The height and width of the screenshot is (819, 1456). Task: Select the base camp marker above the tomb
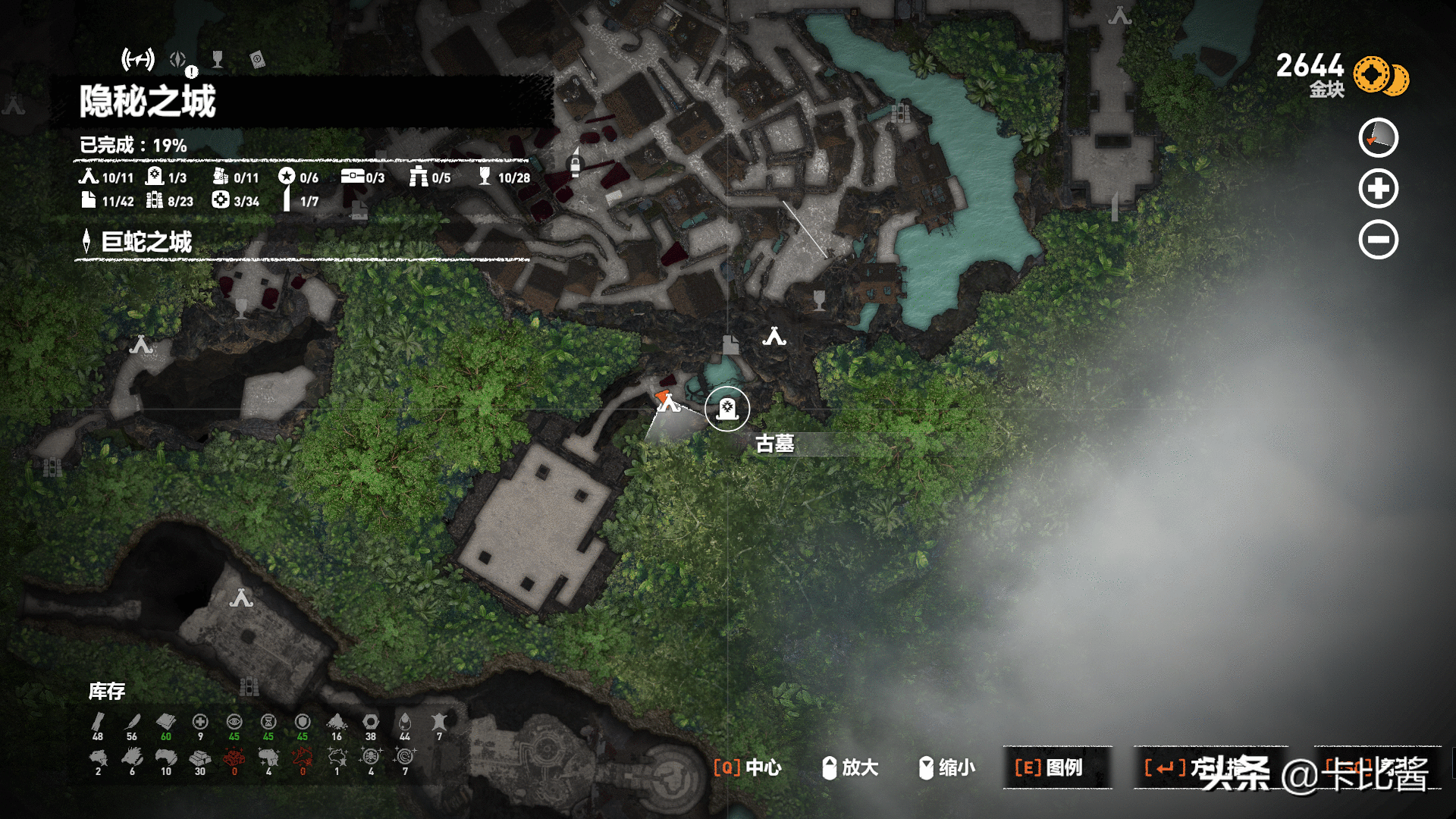coord(774,337)
